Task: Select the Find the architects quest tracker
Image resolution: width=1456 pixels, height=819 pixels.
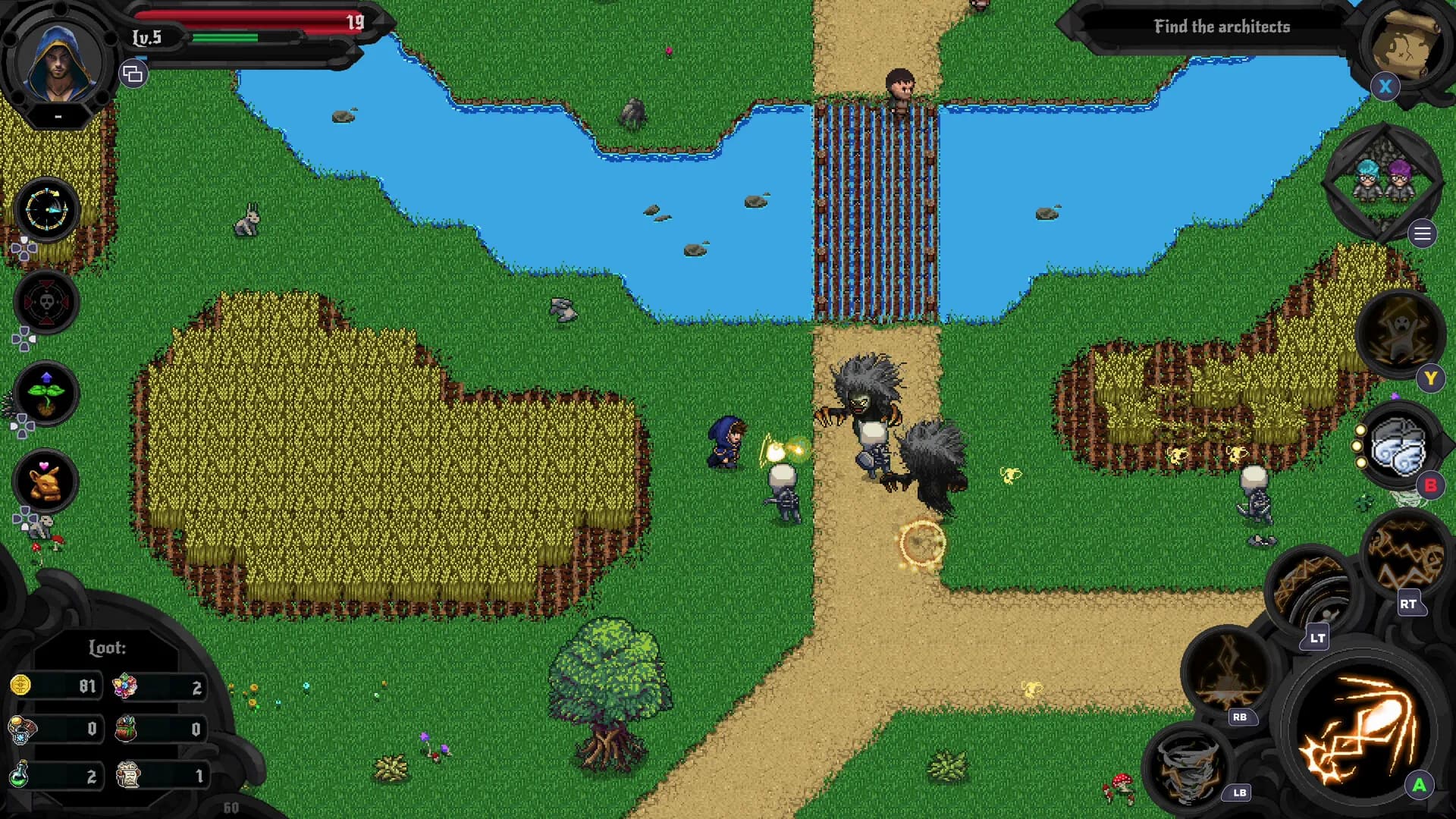Action: click(1221, 27)
